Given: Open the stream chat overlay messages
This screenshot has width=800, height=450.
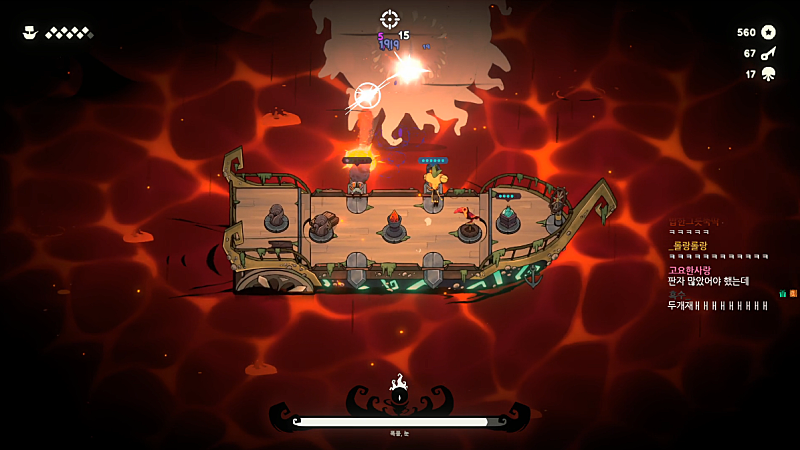Looking at the screenshot, I should point(718,264).
